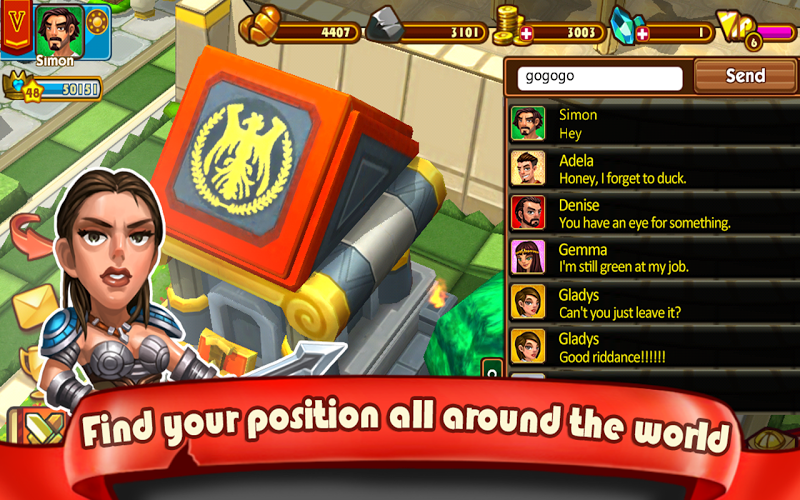This screenshot has width=800, height=500.
Task: Open the mail envelope icon
Action: point(36,303)
